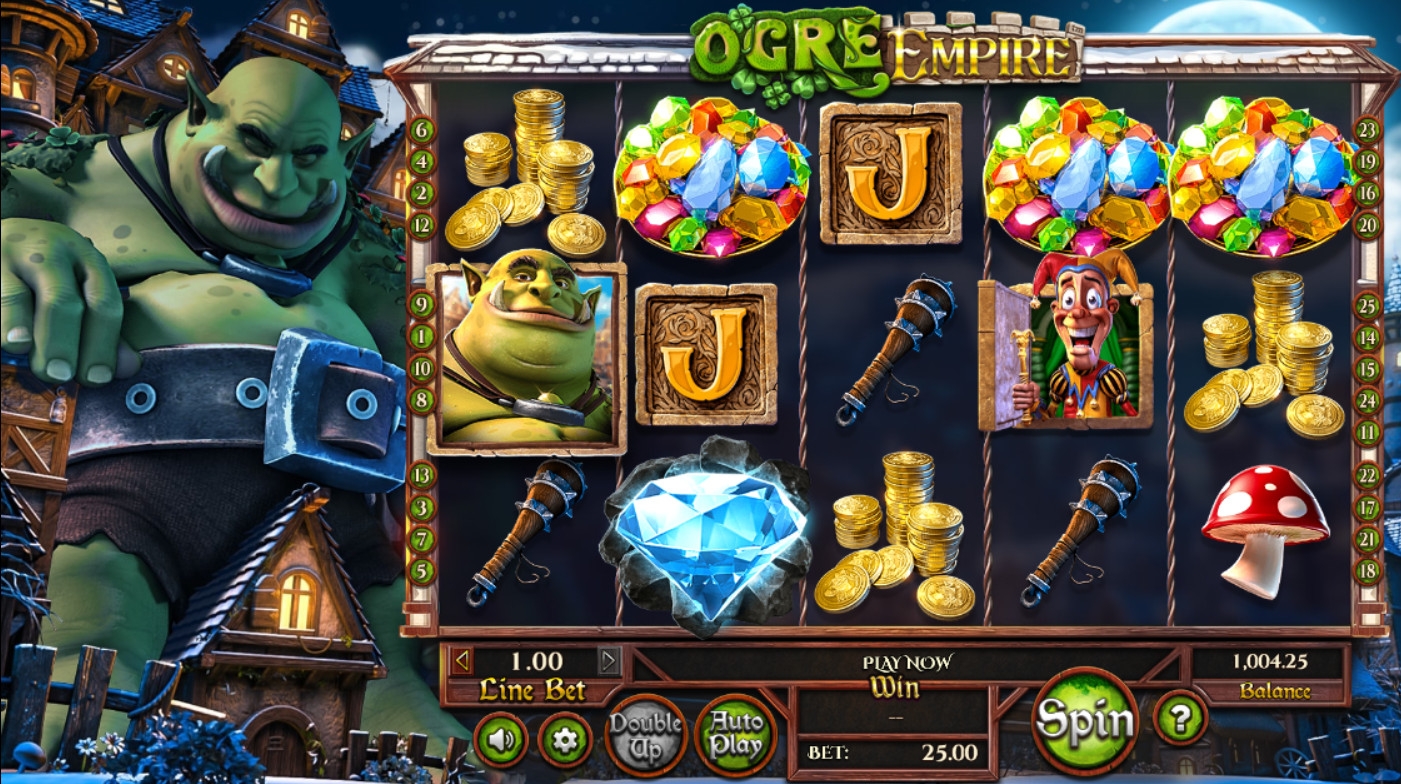The height and width of the screenshot is (784, 1401).
Task: Choose payline number 5 marker
Action: pos(422,571)
